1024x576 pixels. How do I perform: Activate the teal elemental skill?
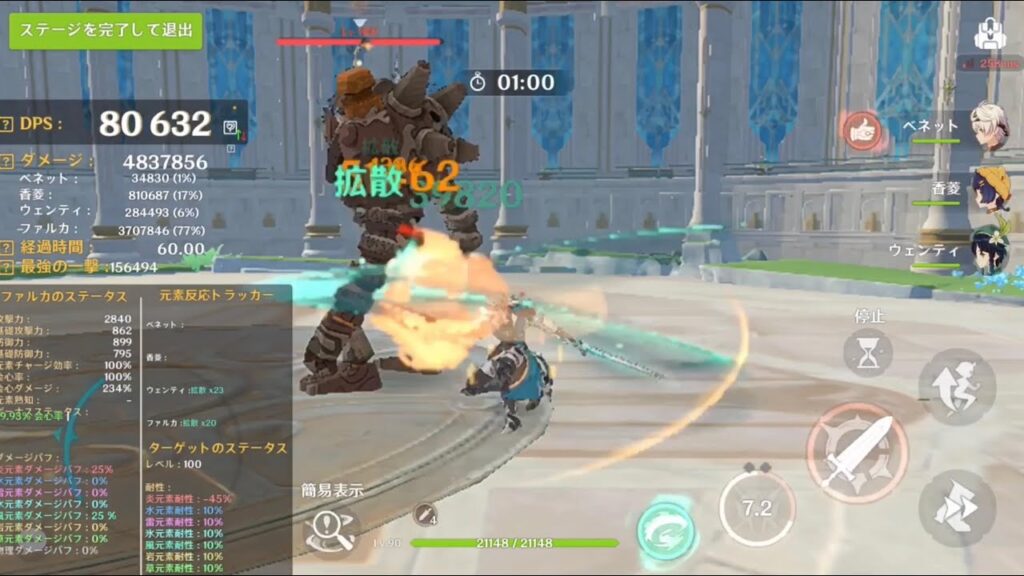666,529
